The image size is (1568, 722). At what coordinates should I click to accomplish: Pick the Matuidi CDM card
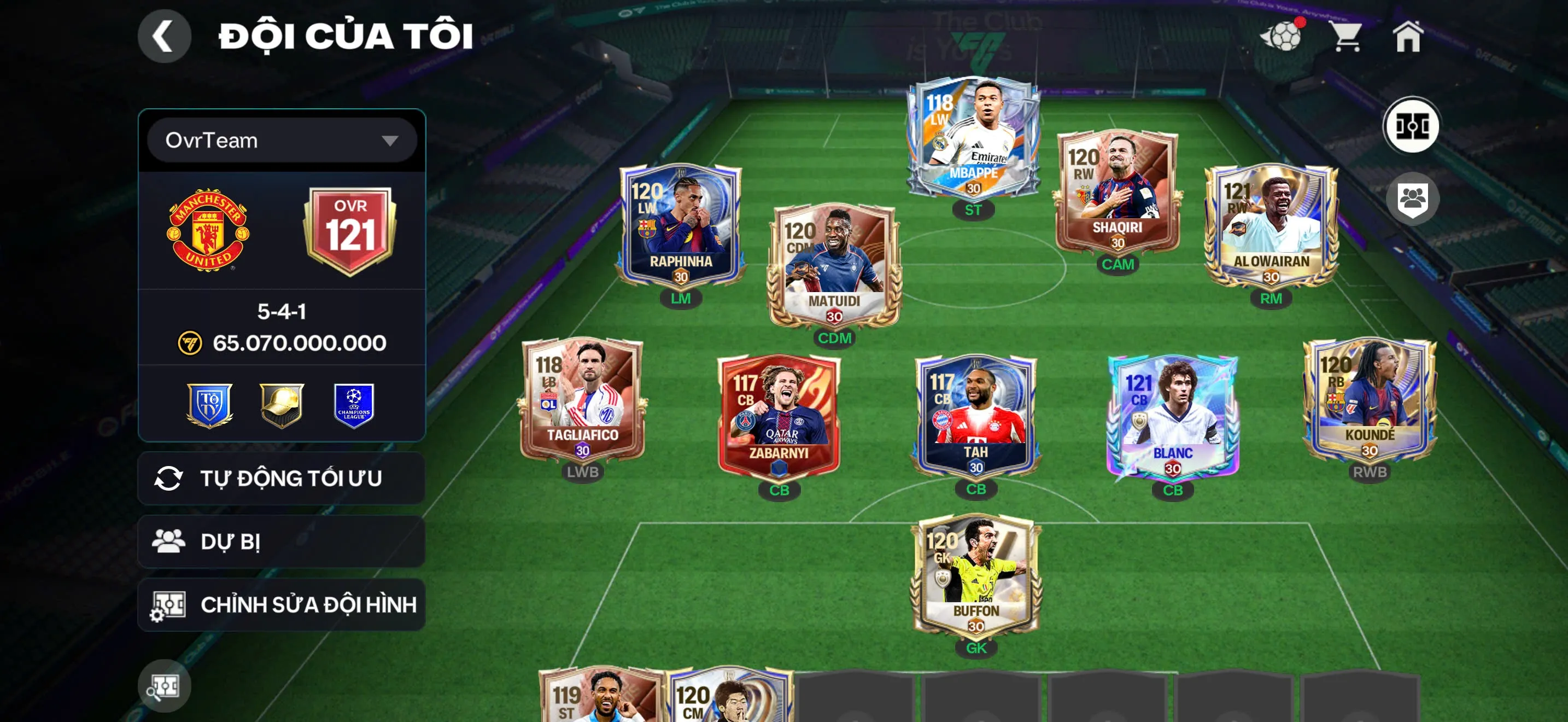tap(834, 265)
